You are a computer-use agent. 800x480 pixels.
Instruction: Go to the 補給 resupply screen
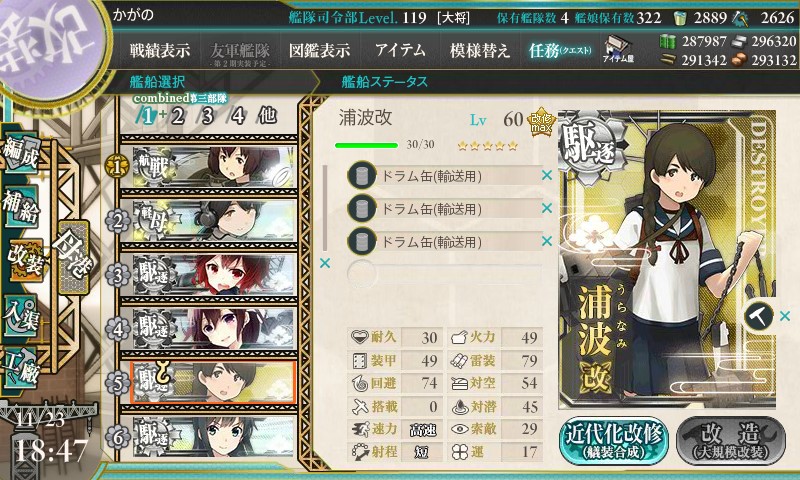point(22,203)
